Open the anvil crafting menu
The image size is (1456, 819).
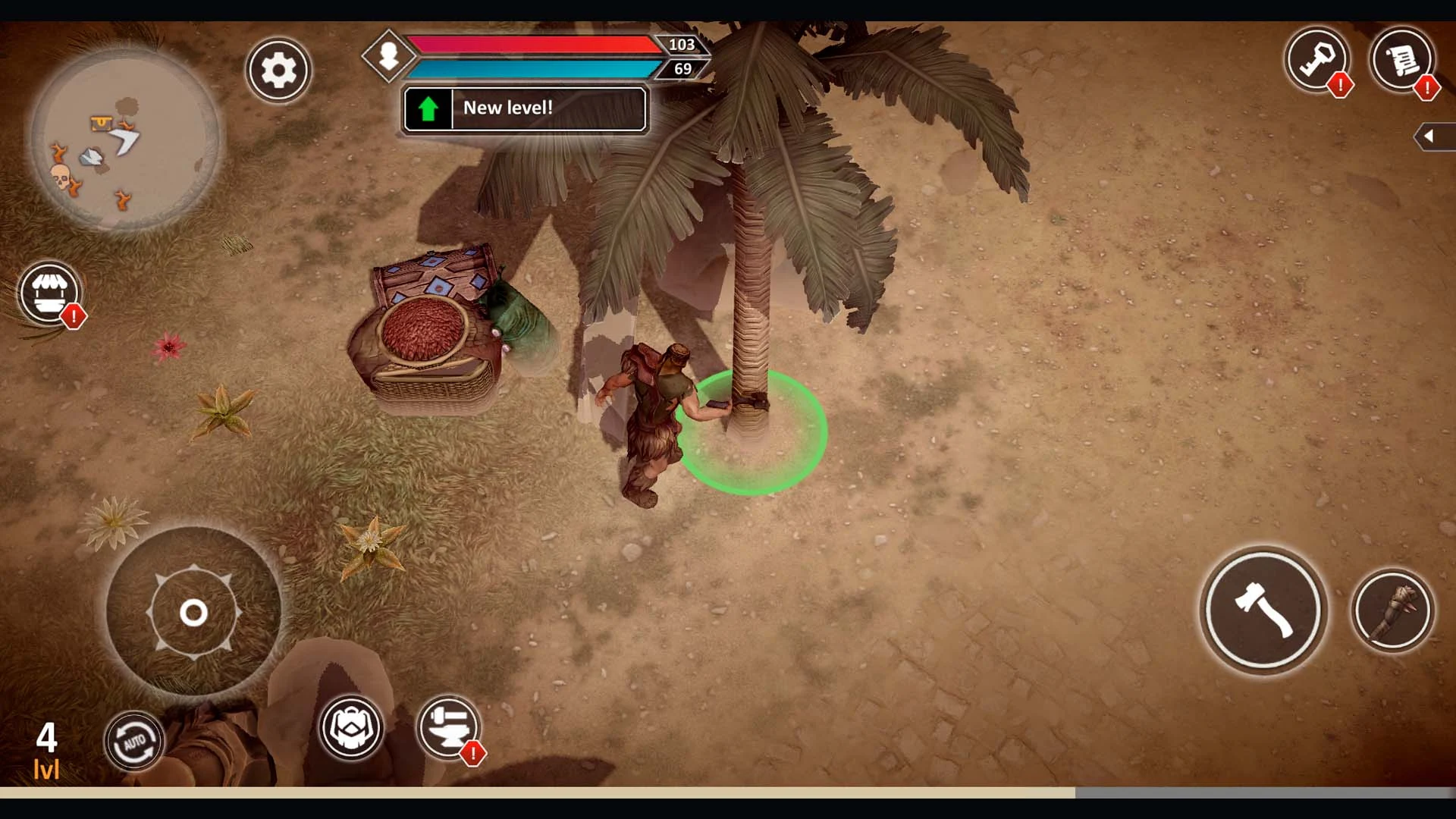point(449,727)
